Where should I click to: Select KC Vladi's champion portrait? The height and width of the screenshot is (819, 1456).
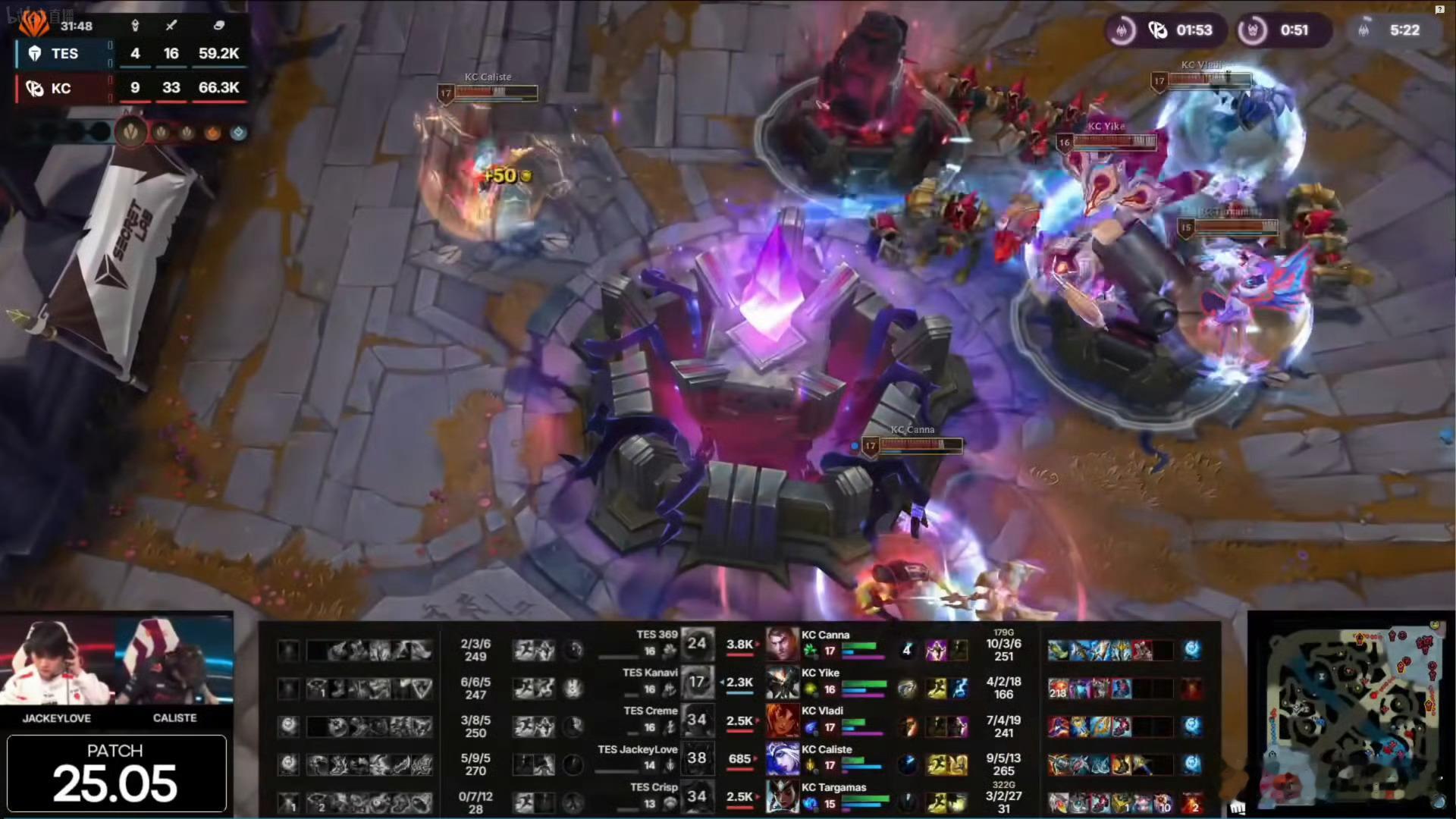(x=782, y=720)
